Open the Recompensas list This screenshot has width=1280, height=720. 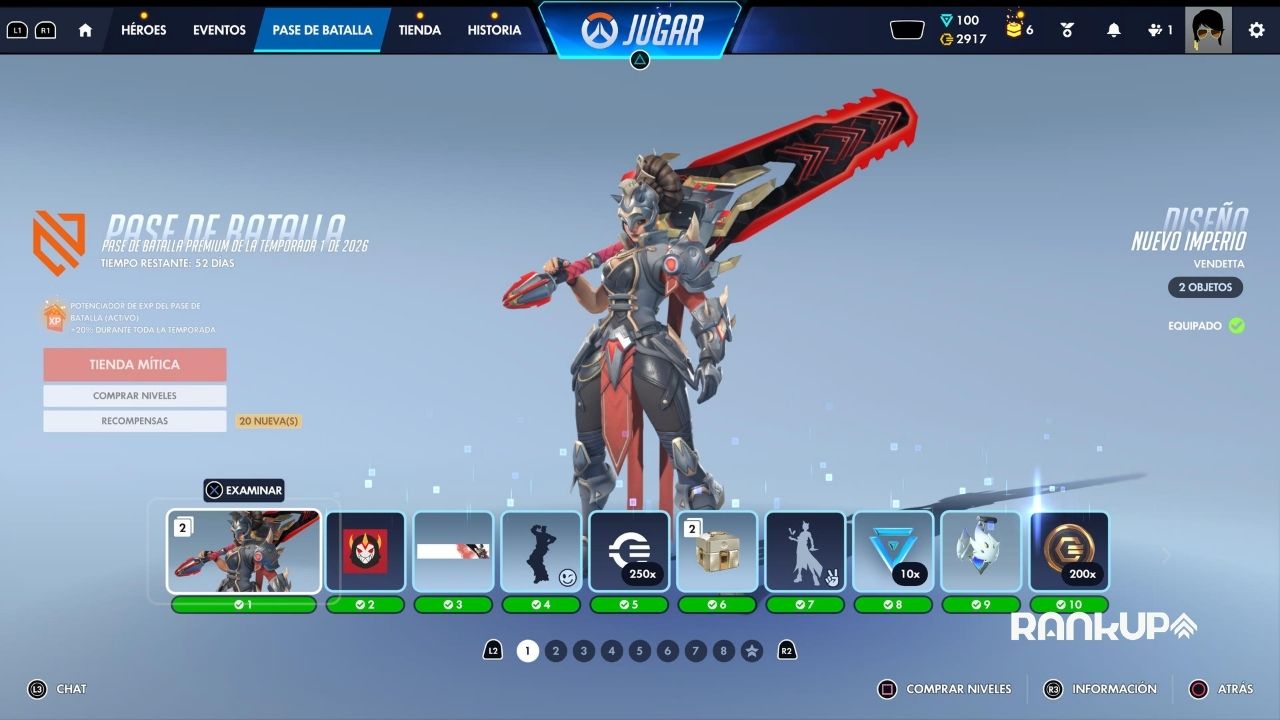tap(135, 421)
